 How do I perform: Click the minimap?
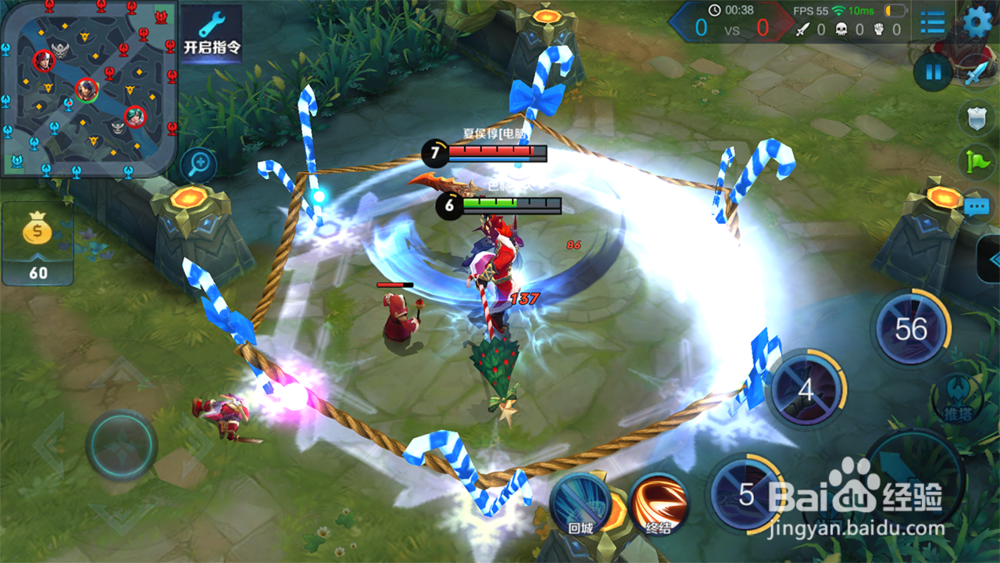(89, 88)
